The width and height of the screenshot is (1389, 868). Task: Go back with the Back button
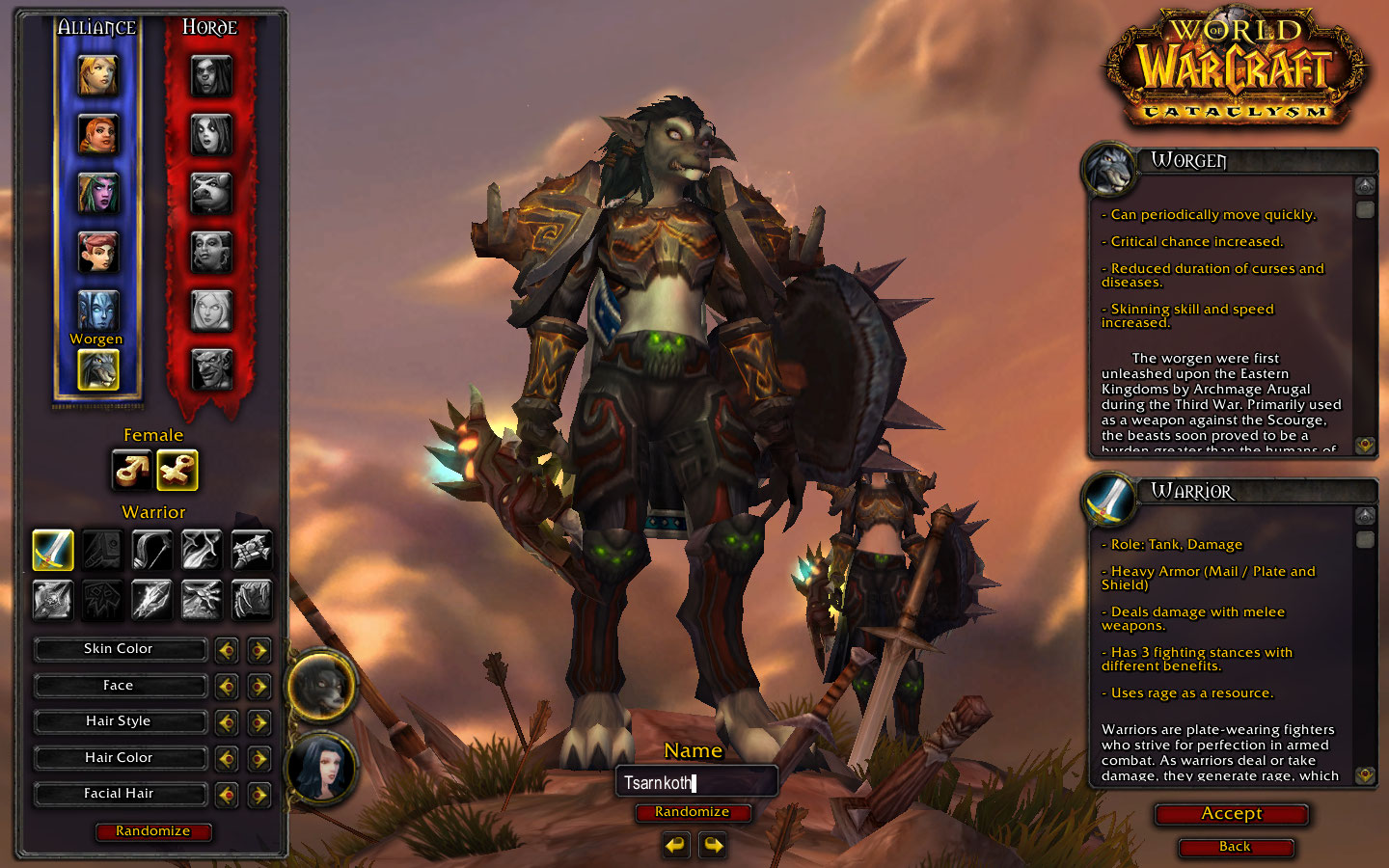1235,847
